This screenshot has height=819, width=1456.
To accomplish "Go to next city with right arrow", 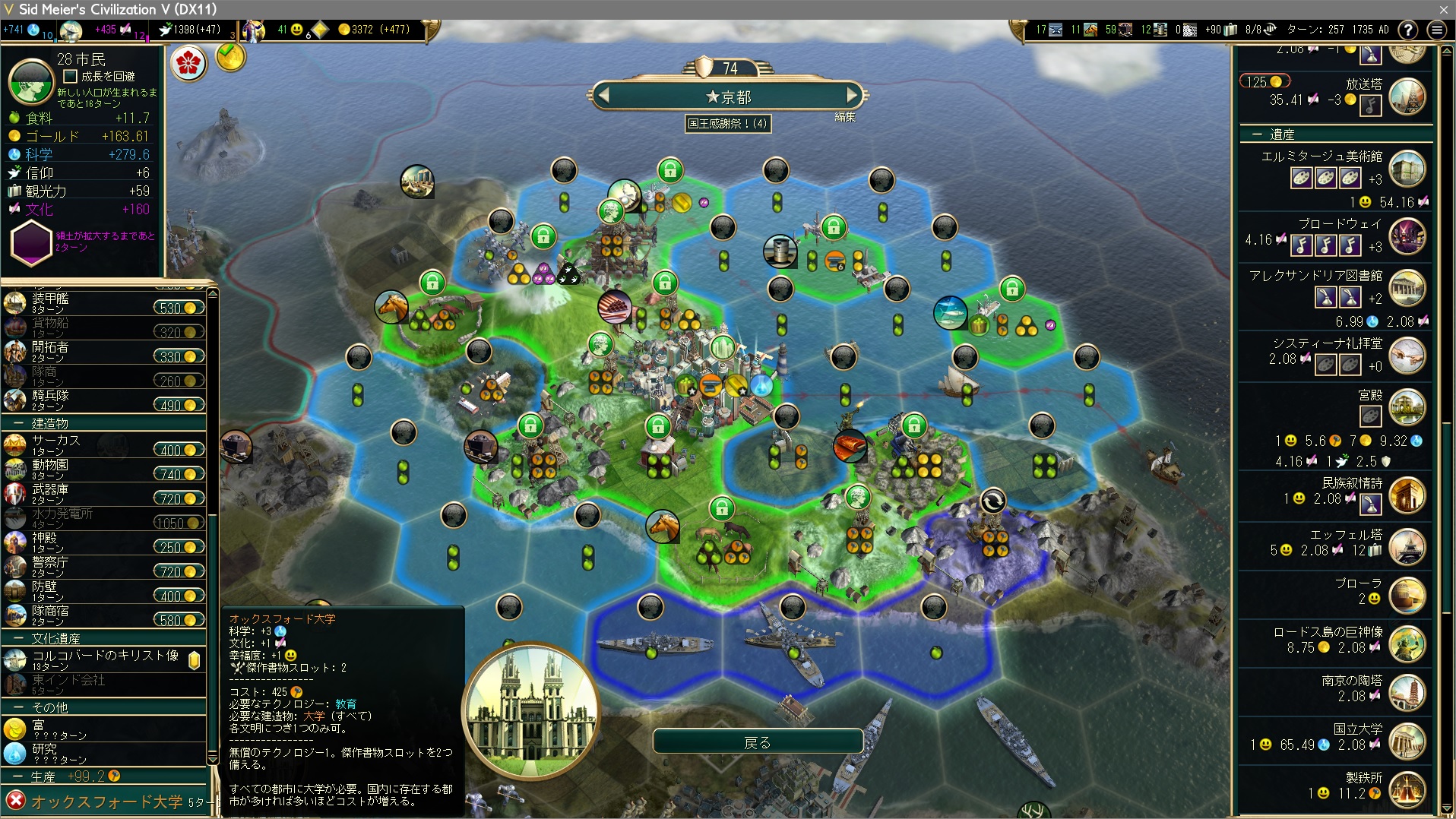I will coord(852,96).
